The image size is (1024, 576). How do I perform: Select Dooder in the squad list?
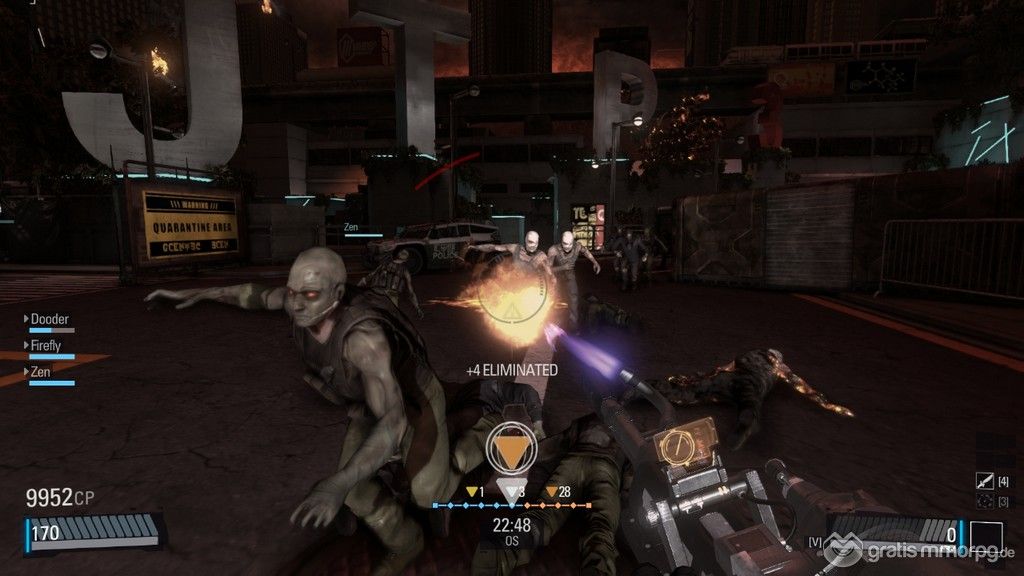click(49, 319)
